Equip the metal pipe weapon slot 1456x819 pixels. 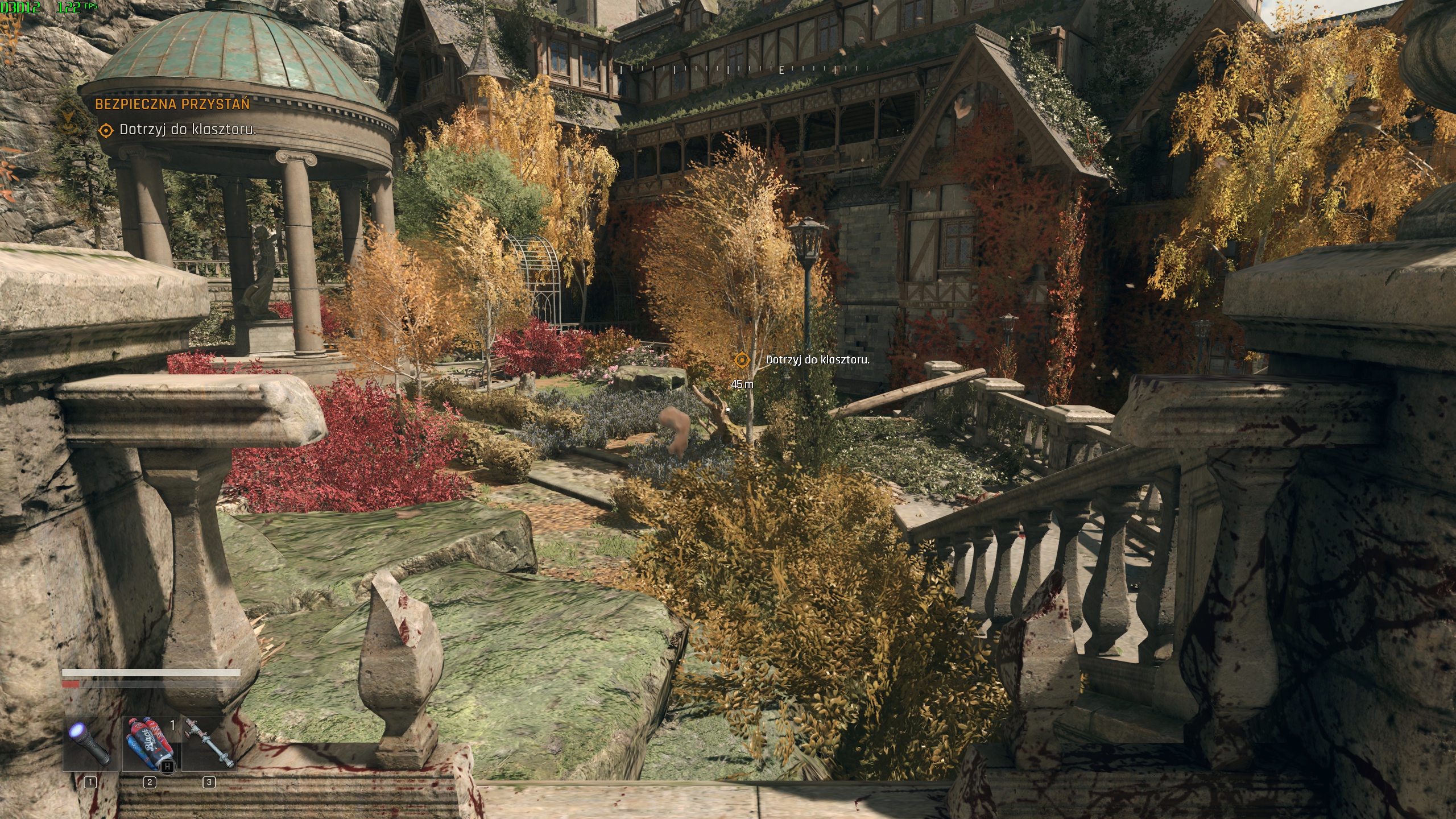[x=209, y=743]
